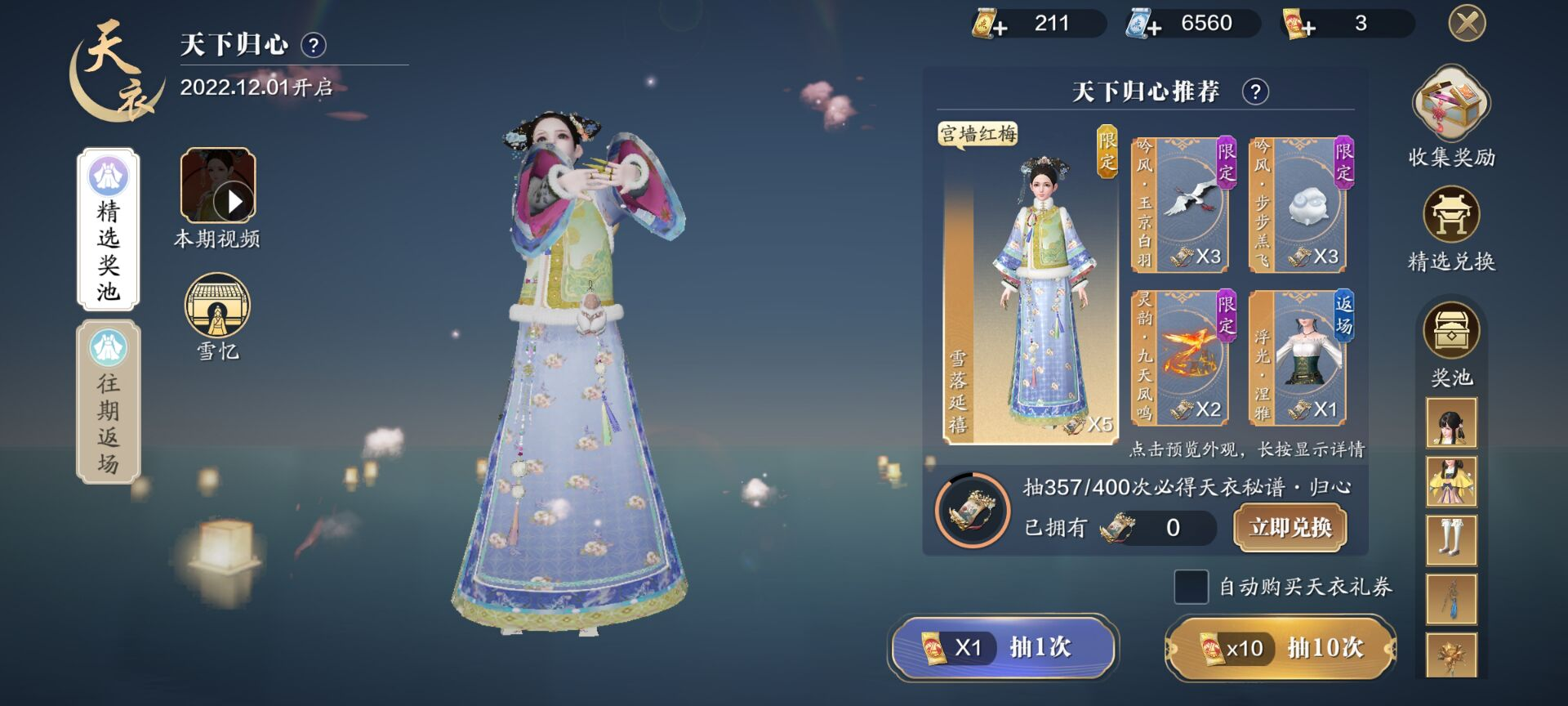Show help for the 天下归心 title
The height and width of the screenshot is (706, 1568).
pyautogui.click(x=314, y=45)
